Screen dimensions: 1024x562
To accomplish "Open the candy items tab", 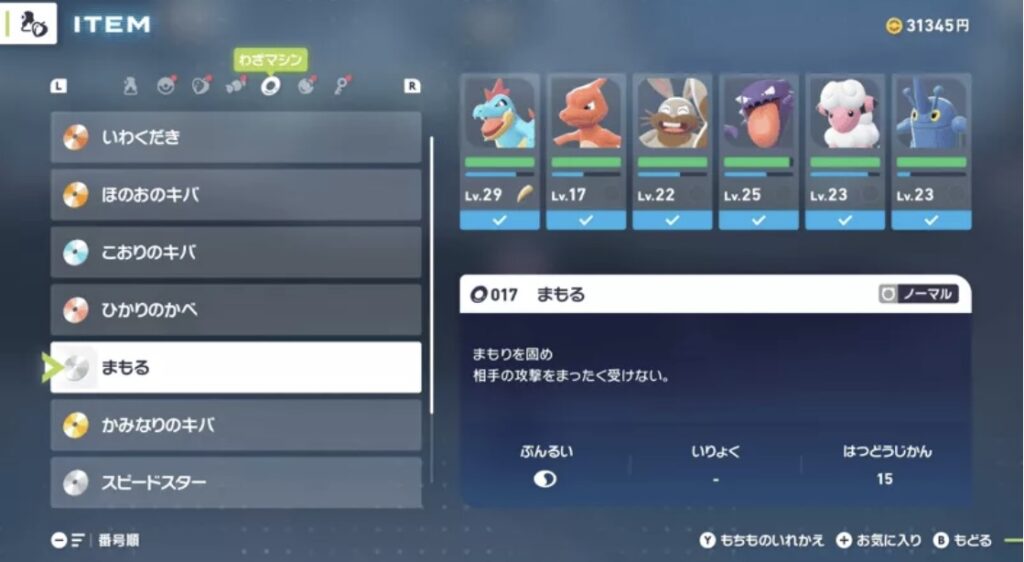I will (x=236, y=86).
